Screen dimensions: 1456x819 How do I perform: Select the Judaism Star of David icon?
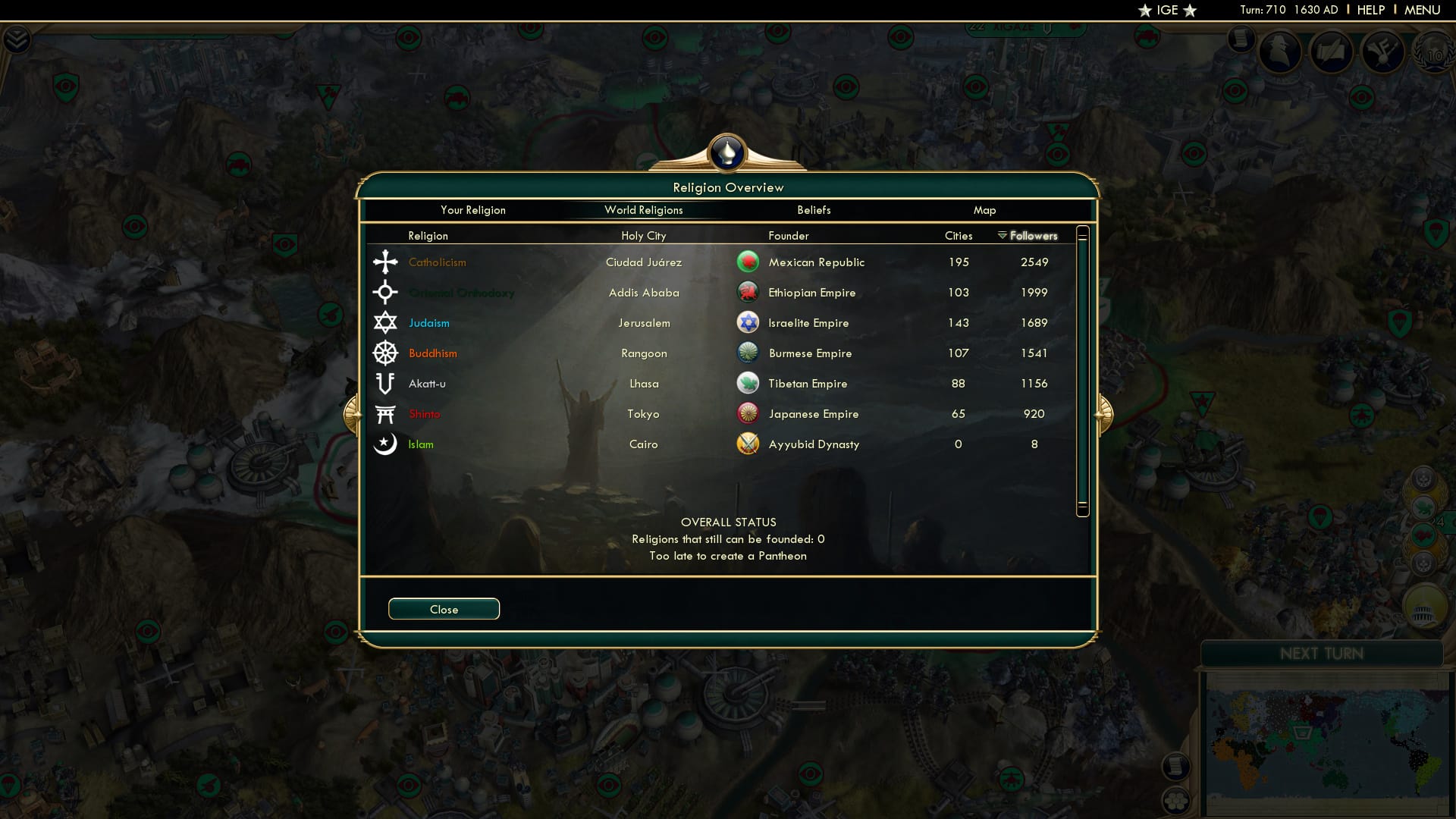pos(385,322)
